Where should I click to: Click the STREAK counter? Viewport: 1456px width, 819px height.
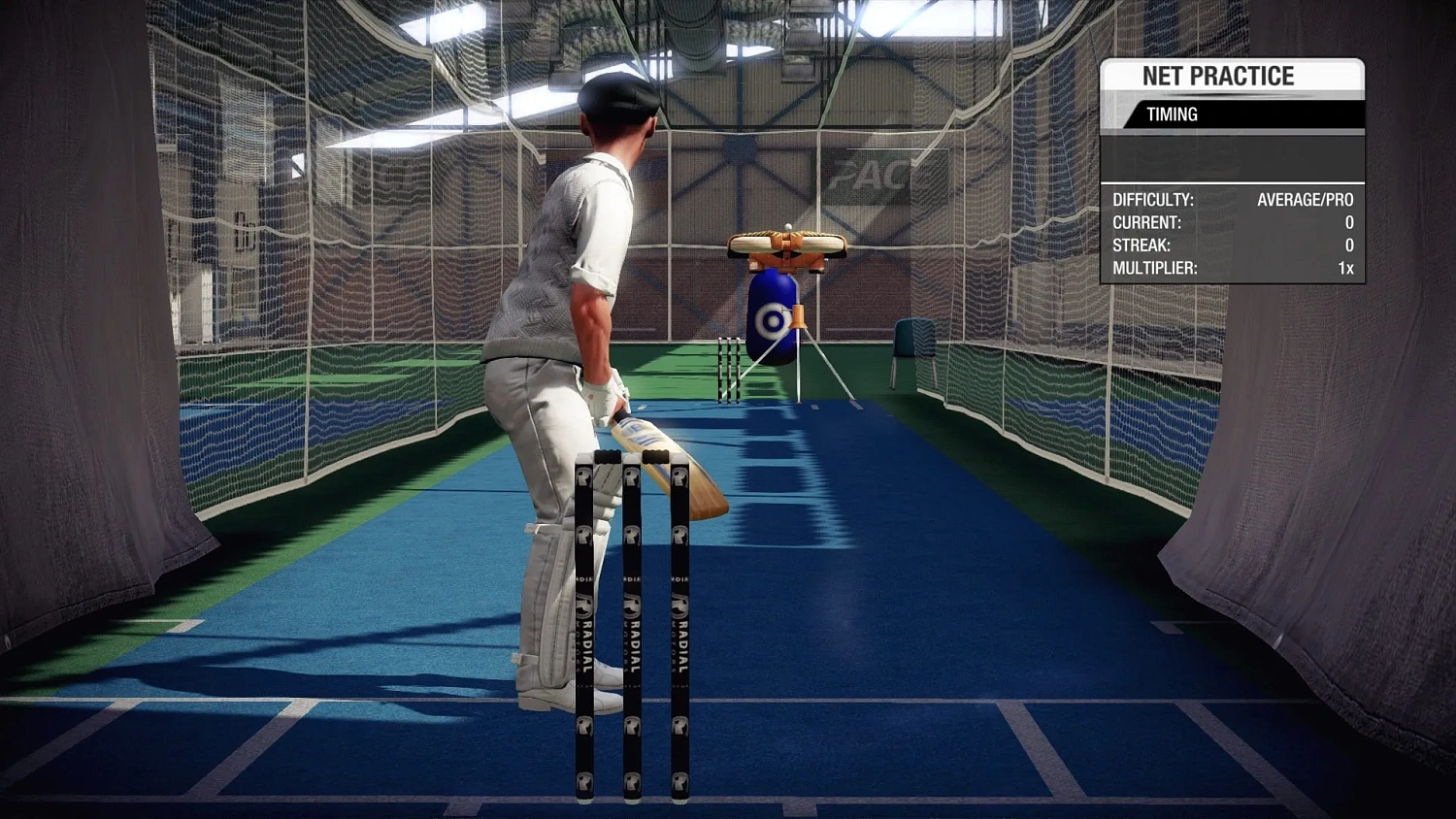pos(1347,246)
